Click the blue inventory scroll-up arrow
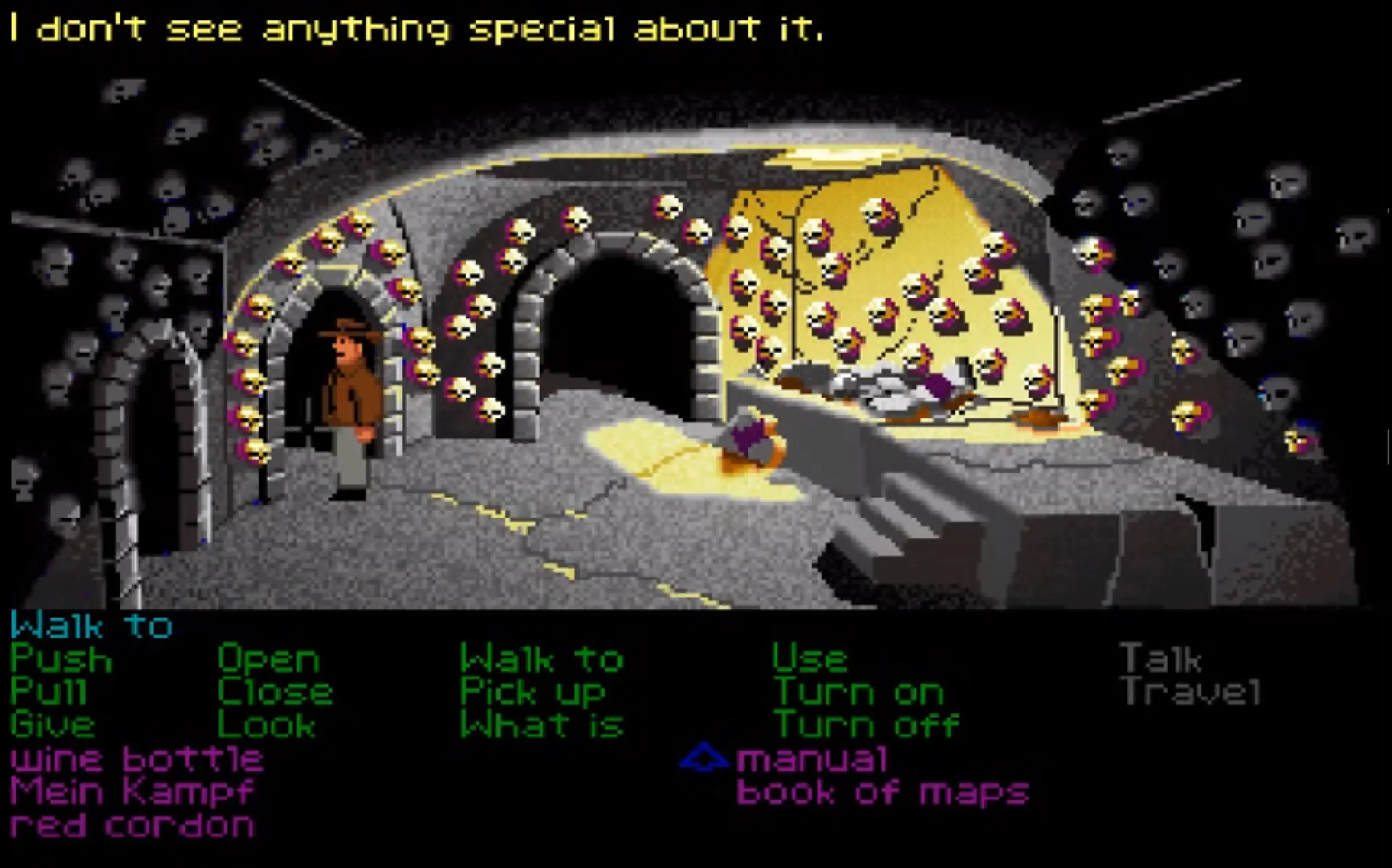 coord(703,759)
